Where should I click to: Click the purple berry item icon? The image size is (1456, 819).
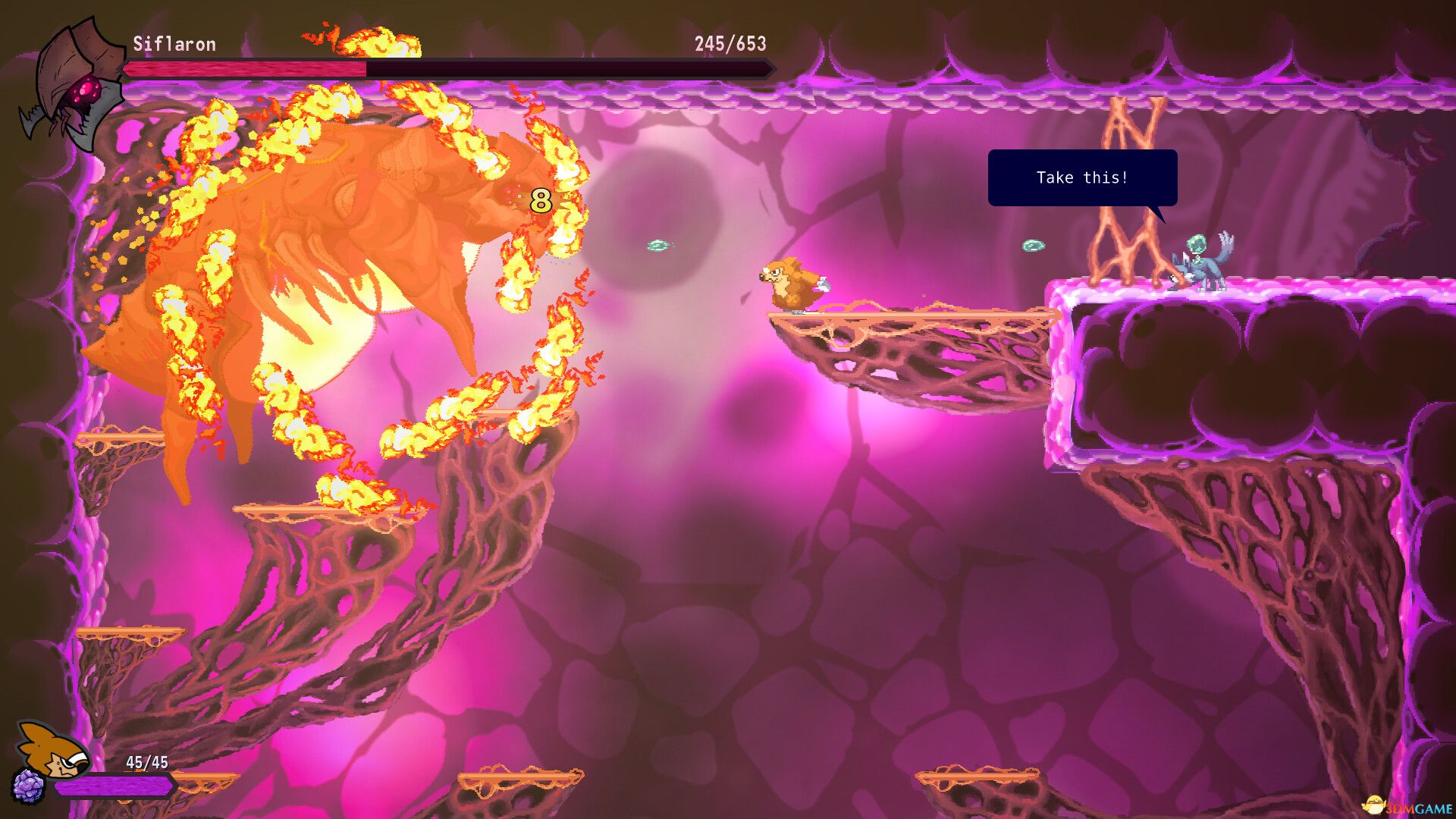pos(29,786)
